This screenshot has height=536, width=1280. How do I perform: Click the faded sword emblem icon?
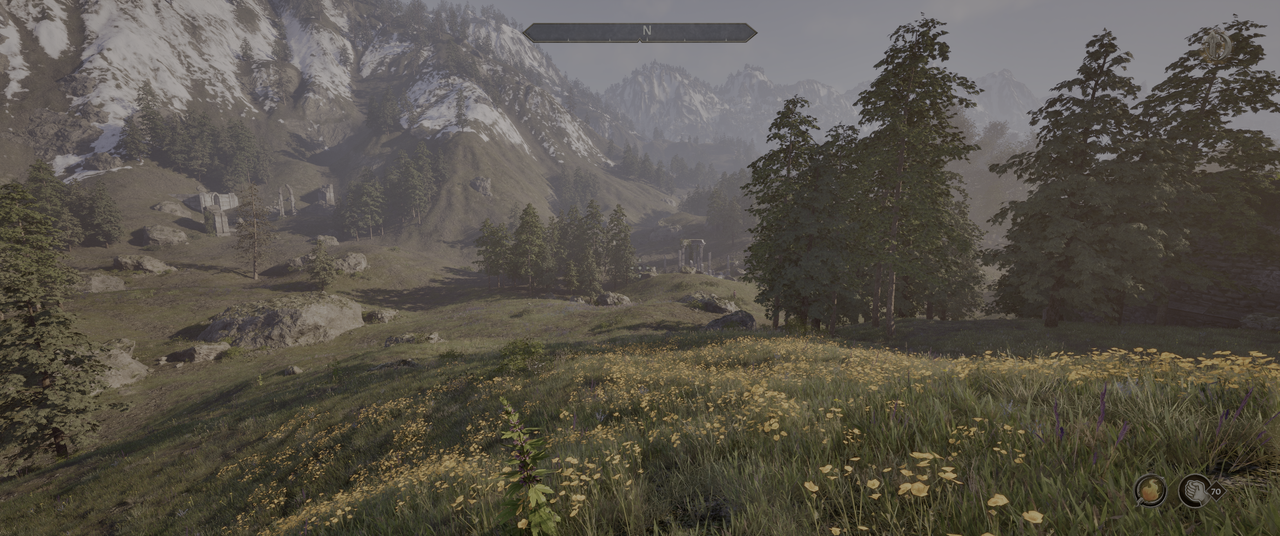click(1216, 46)
